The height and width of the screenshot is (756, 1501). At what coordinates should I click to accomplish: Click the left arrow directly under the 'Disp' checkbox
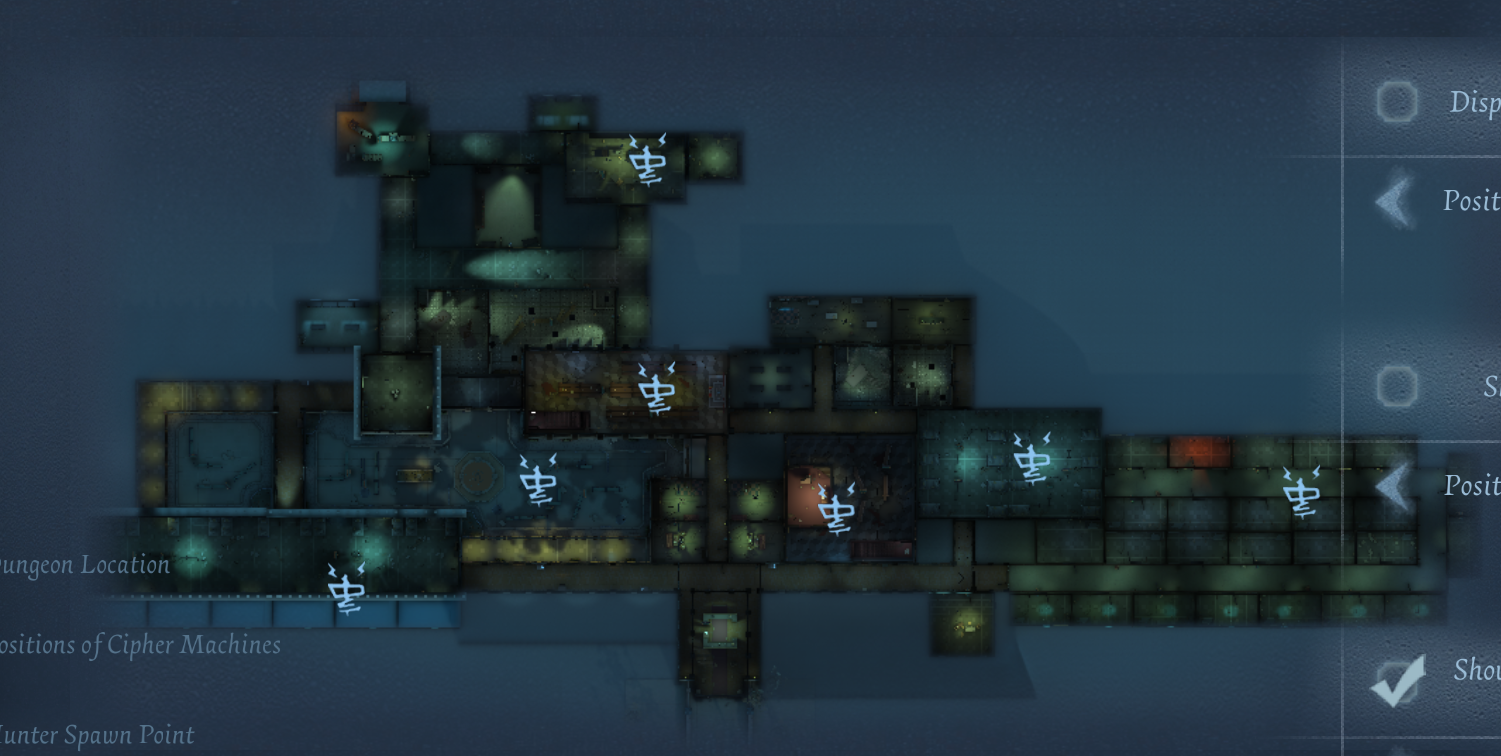1394,201
